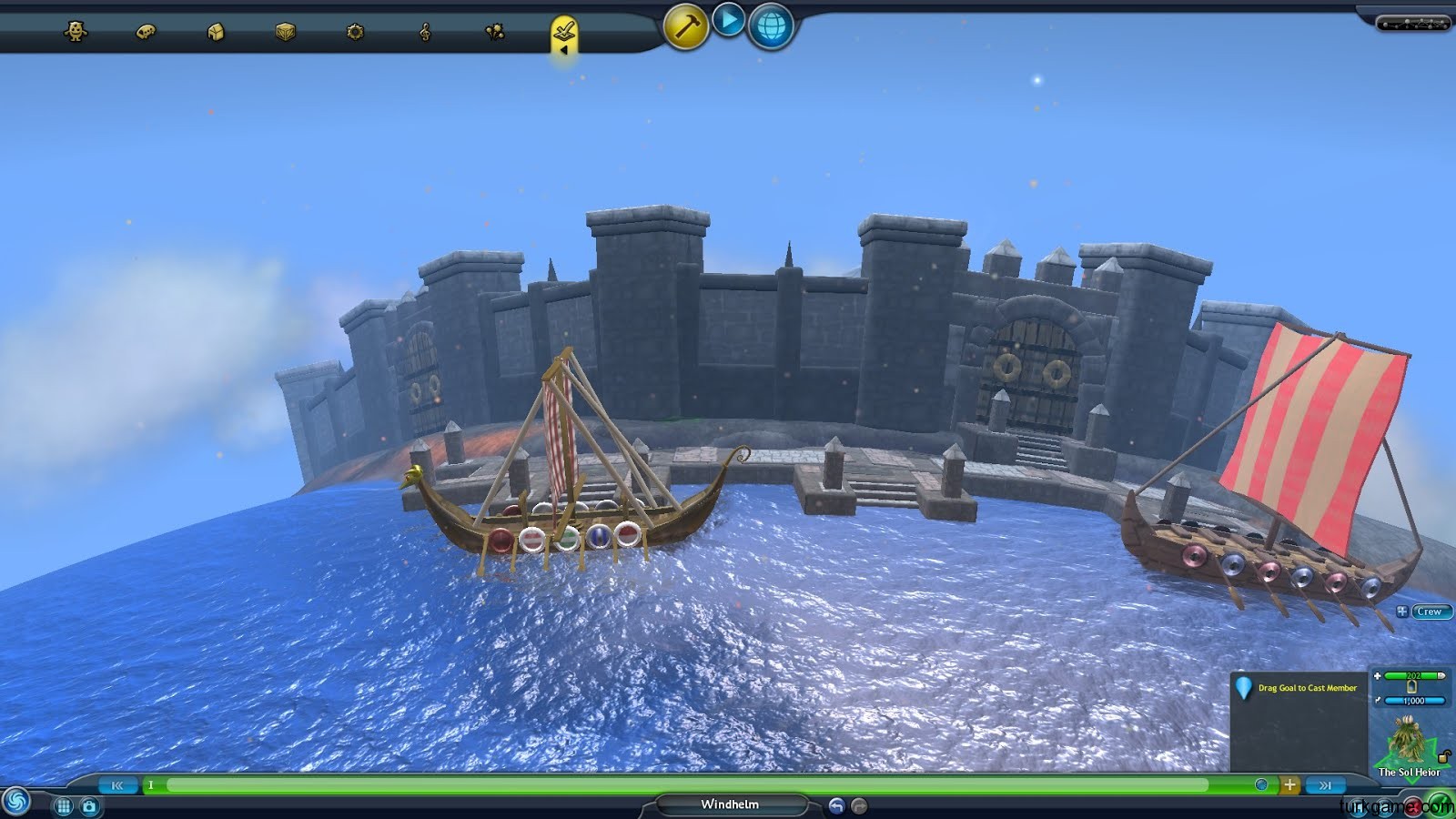The image size is (1456, 819).
Task: Start play test with the play button
Action: pyautogui.click(x=728, y=20)
